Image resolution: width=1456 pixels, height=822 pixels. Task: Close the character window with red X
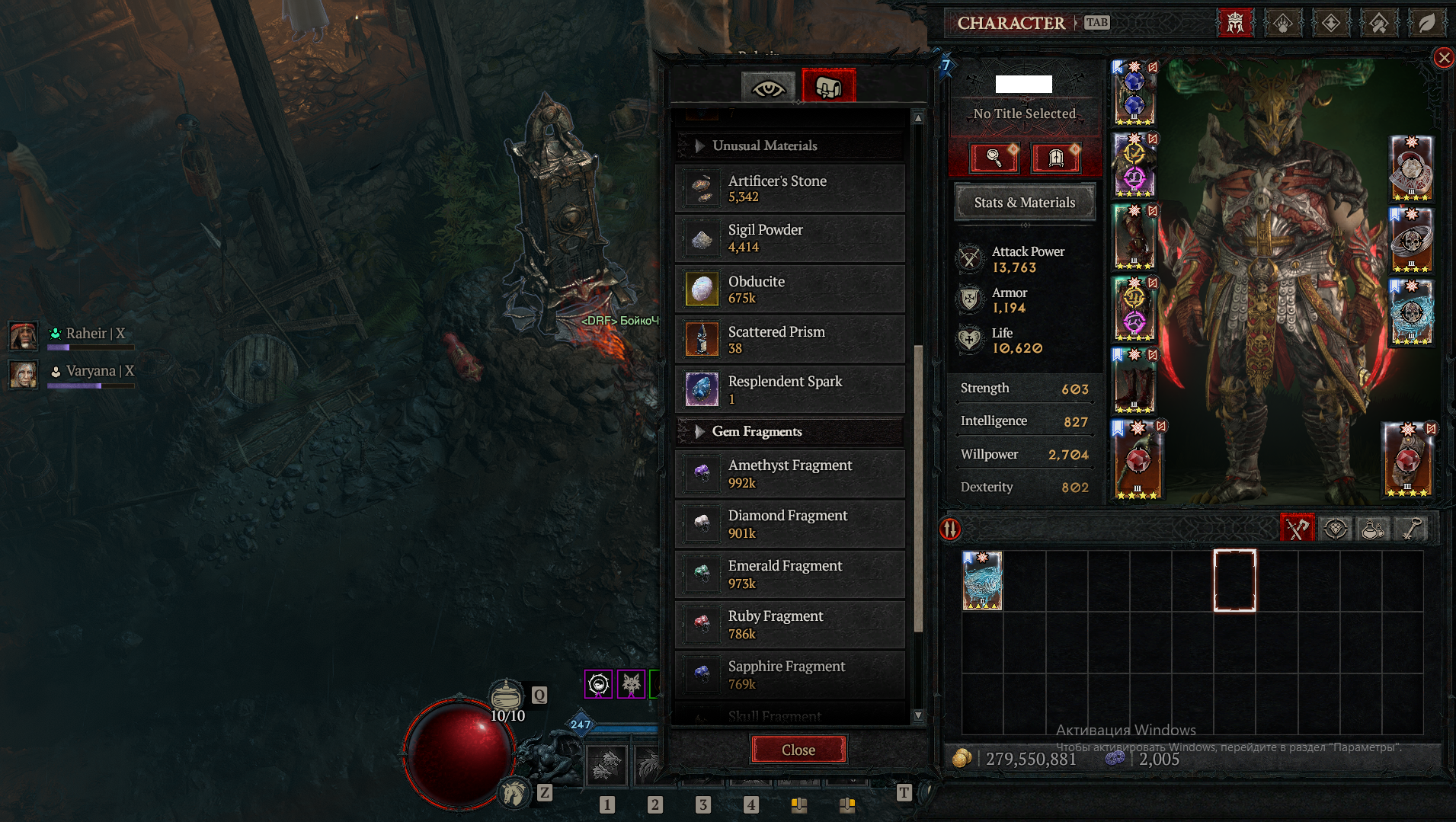click(x=1443, y=58)
